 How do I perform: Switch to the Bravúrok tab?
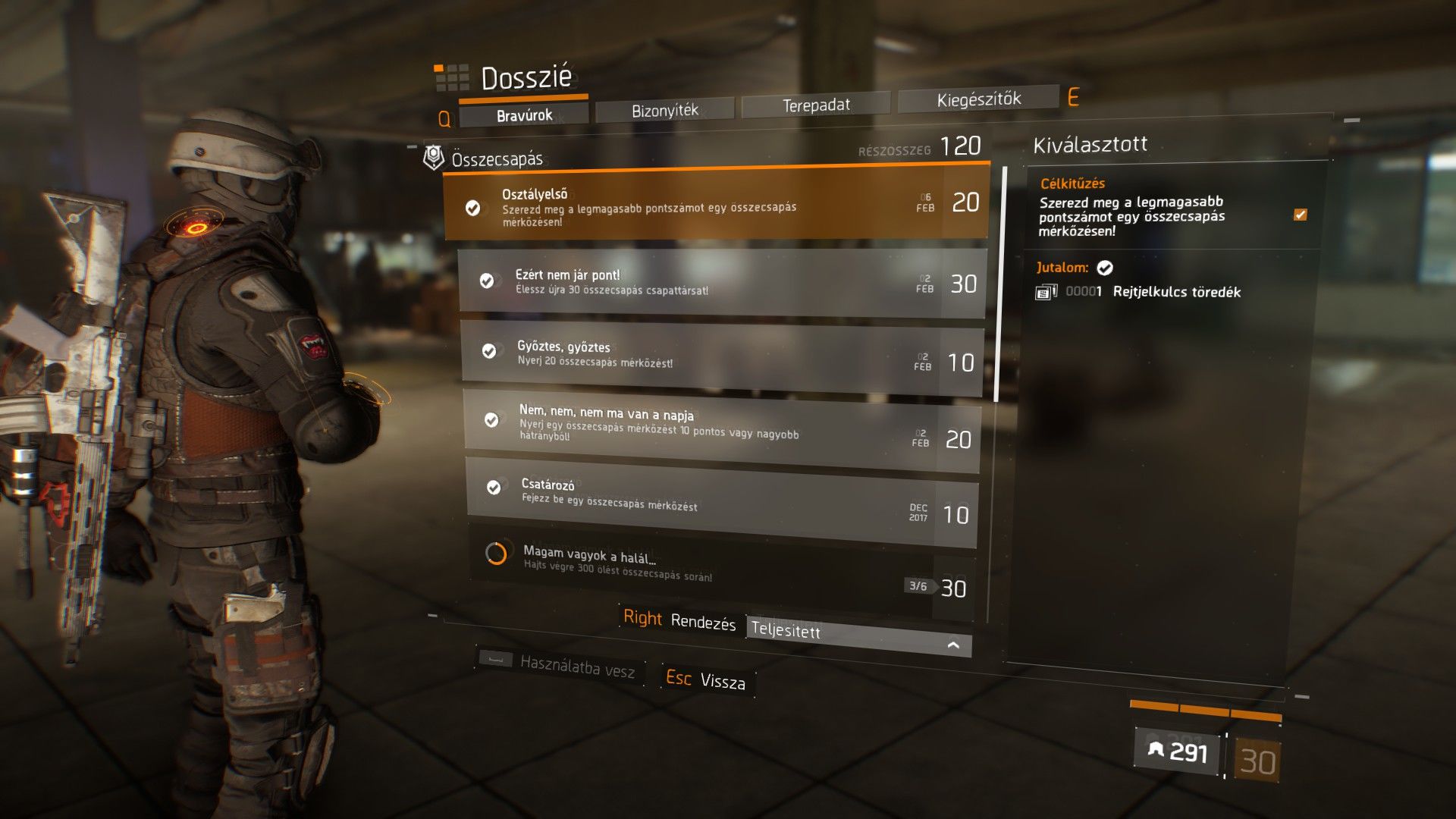(524, 115)
